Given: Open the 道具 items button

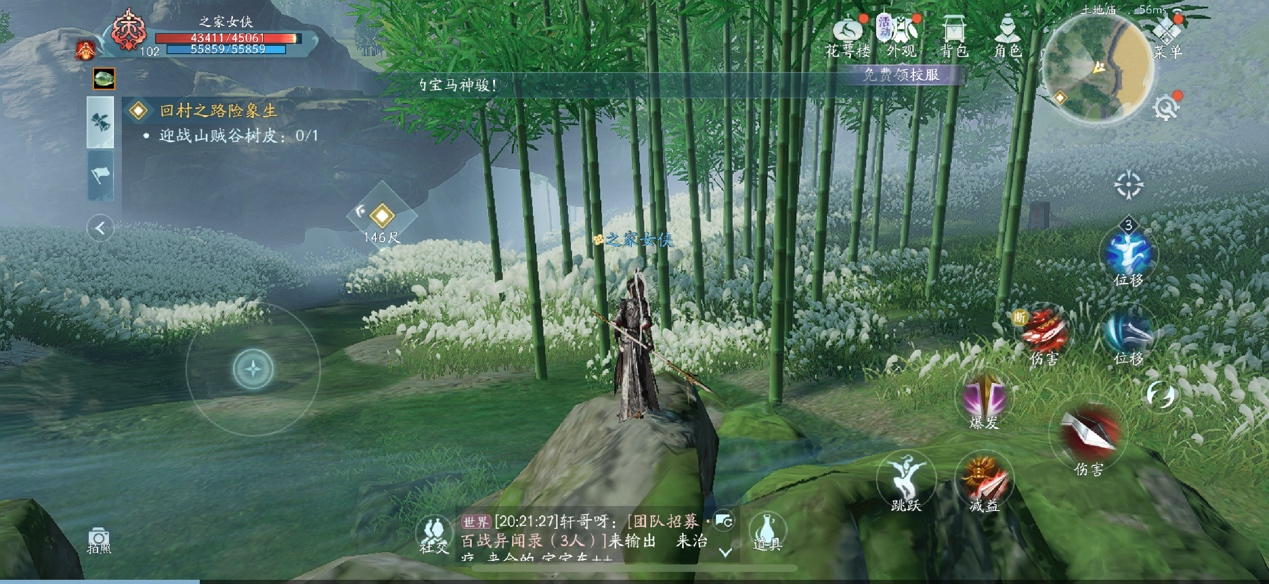Looking at the screenshot, I should (767, 530).
